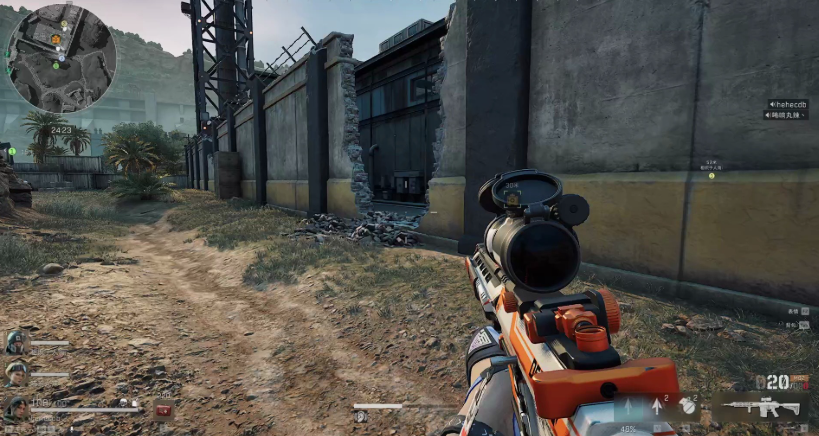Select the helmeted teammate portrait
This screenshot has width=819, height=436.
pyautogui.click(x=15, y=342)
